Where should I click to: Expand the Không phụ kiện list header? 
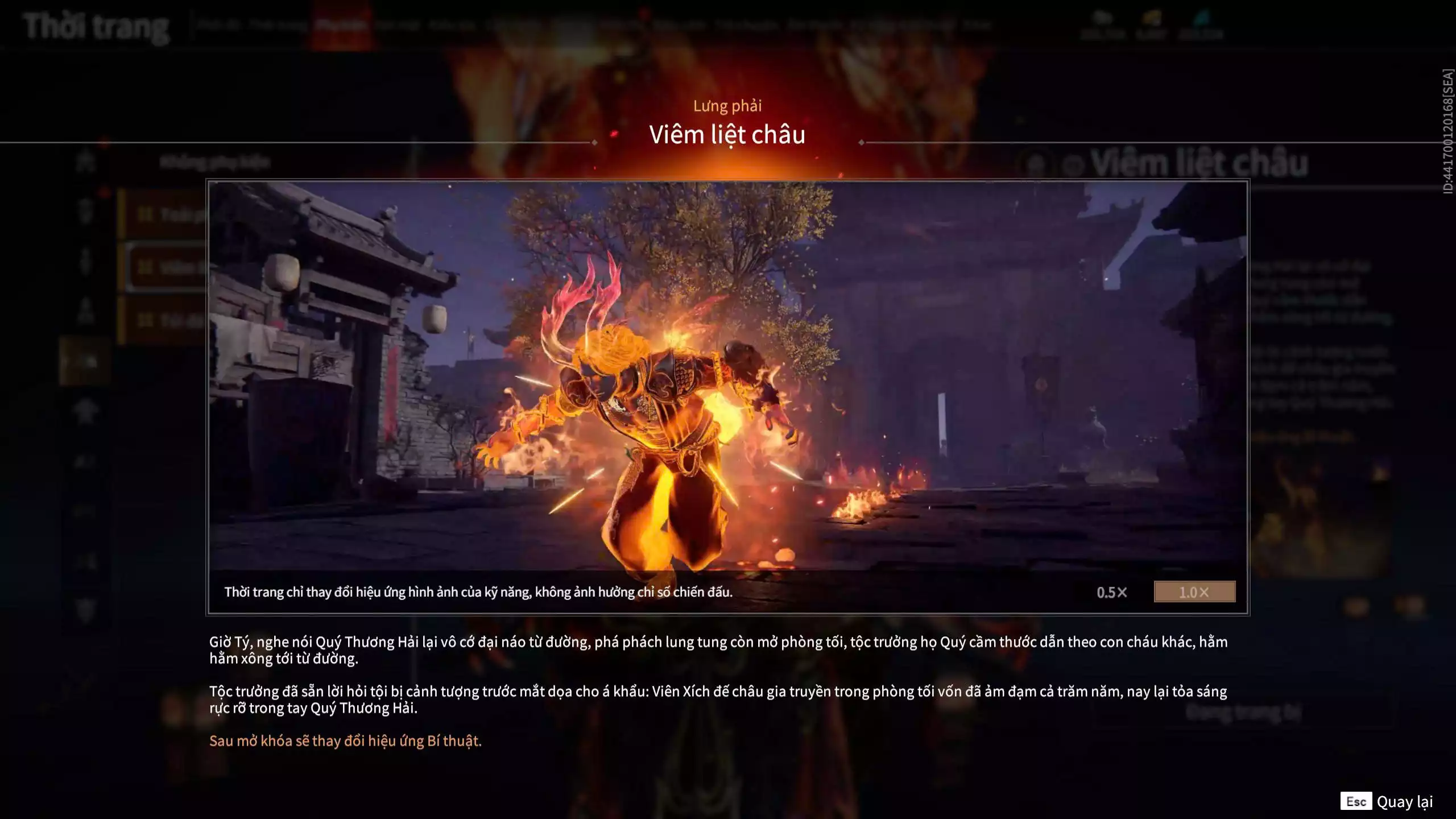point(216,162)
